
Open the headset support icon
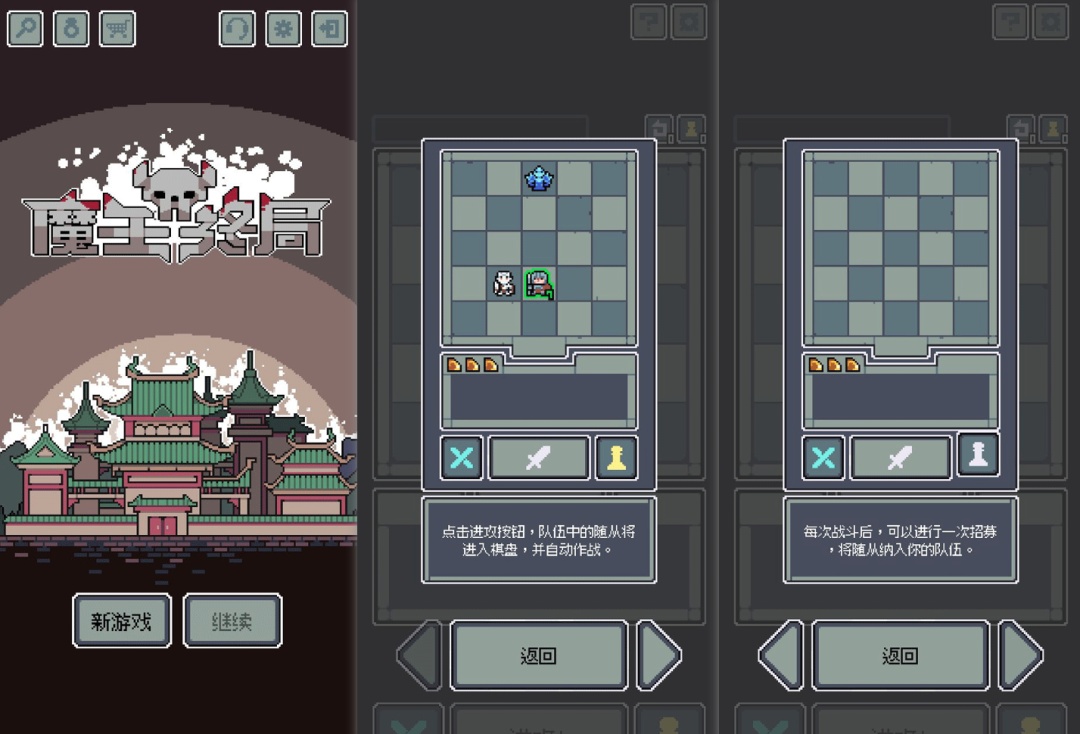(237, 28)
